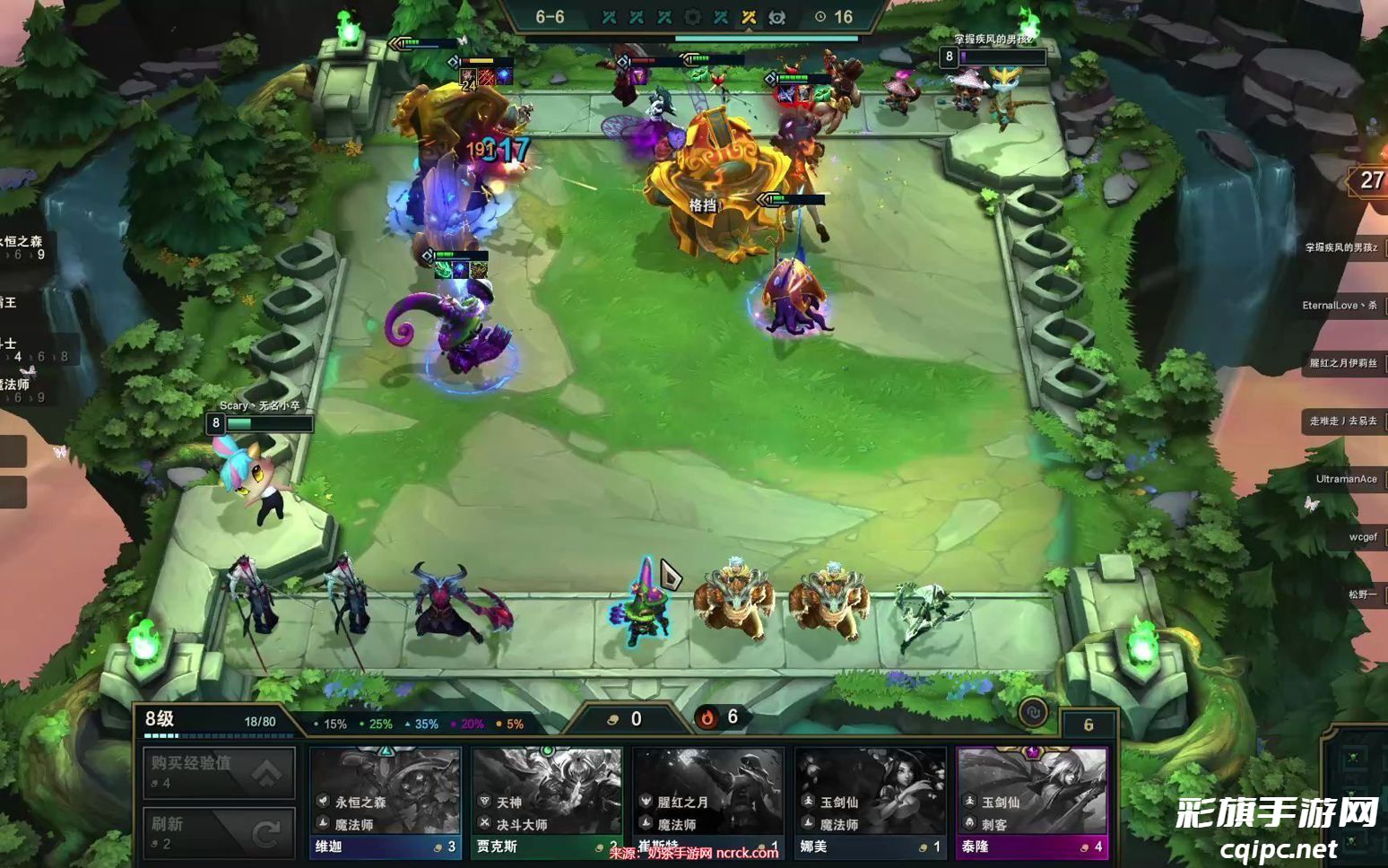Select player wcgef in the scoreboard
Viewport: 1388px width, 868px height.
click(1362, 537)
